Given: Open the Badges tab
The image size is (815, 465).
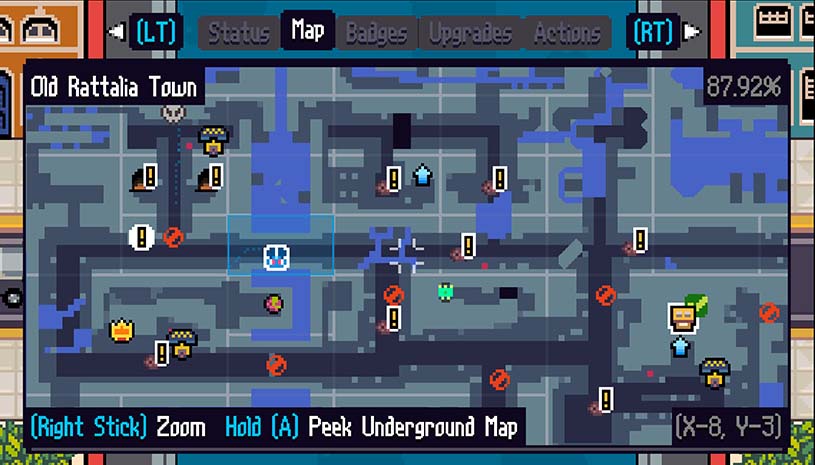Looking at the screenshot, I should click(x=376, y=33).
